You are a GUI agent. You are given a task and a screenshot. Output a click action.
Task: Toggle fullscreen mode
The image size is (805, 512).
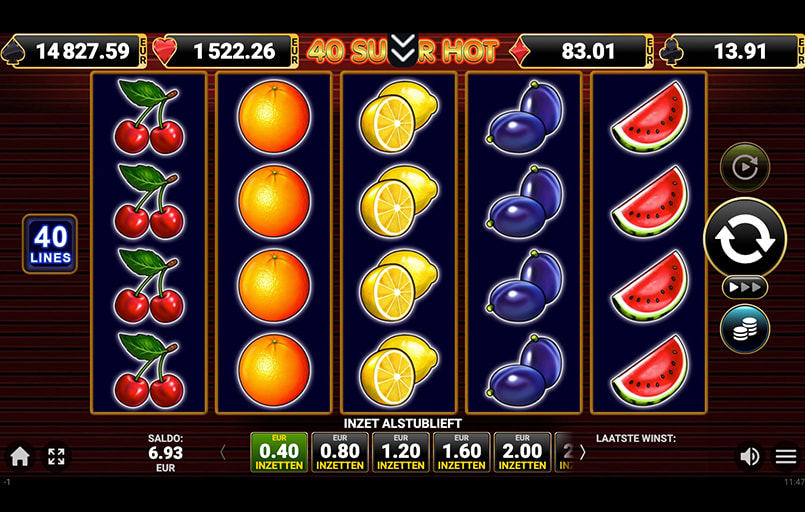click(56, 457)
